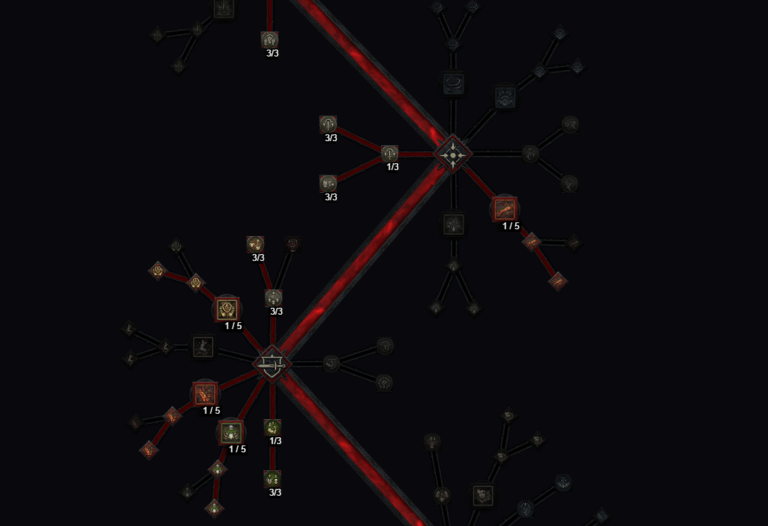768x526 pixels.
Task: Unlock locked skill directly below four-arrow hub
Action: tap(453, 223)
